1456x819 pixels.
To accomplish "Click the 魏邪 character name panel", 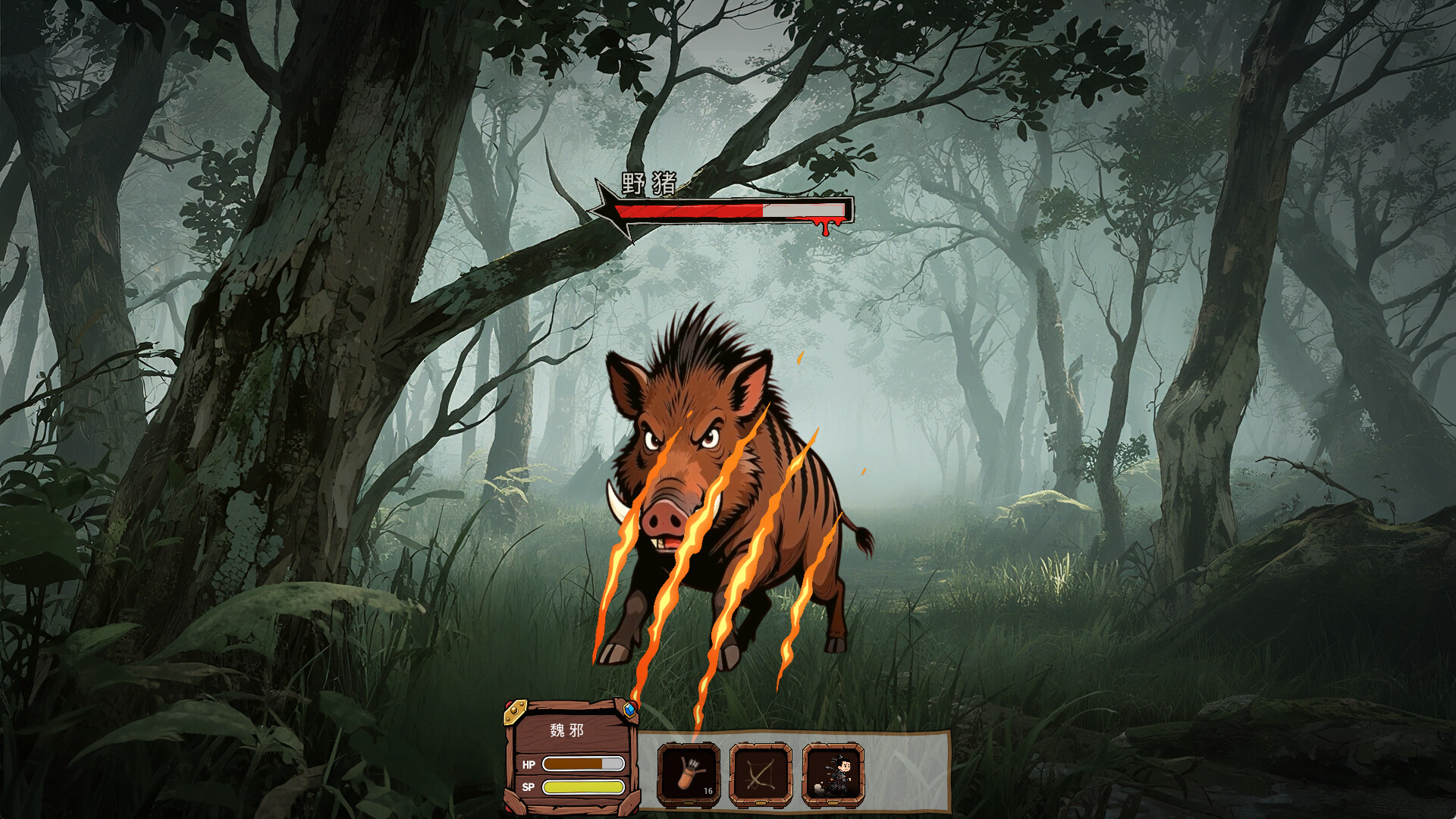I will 567,730.
